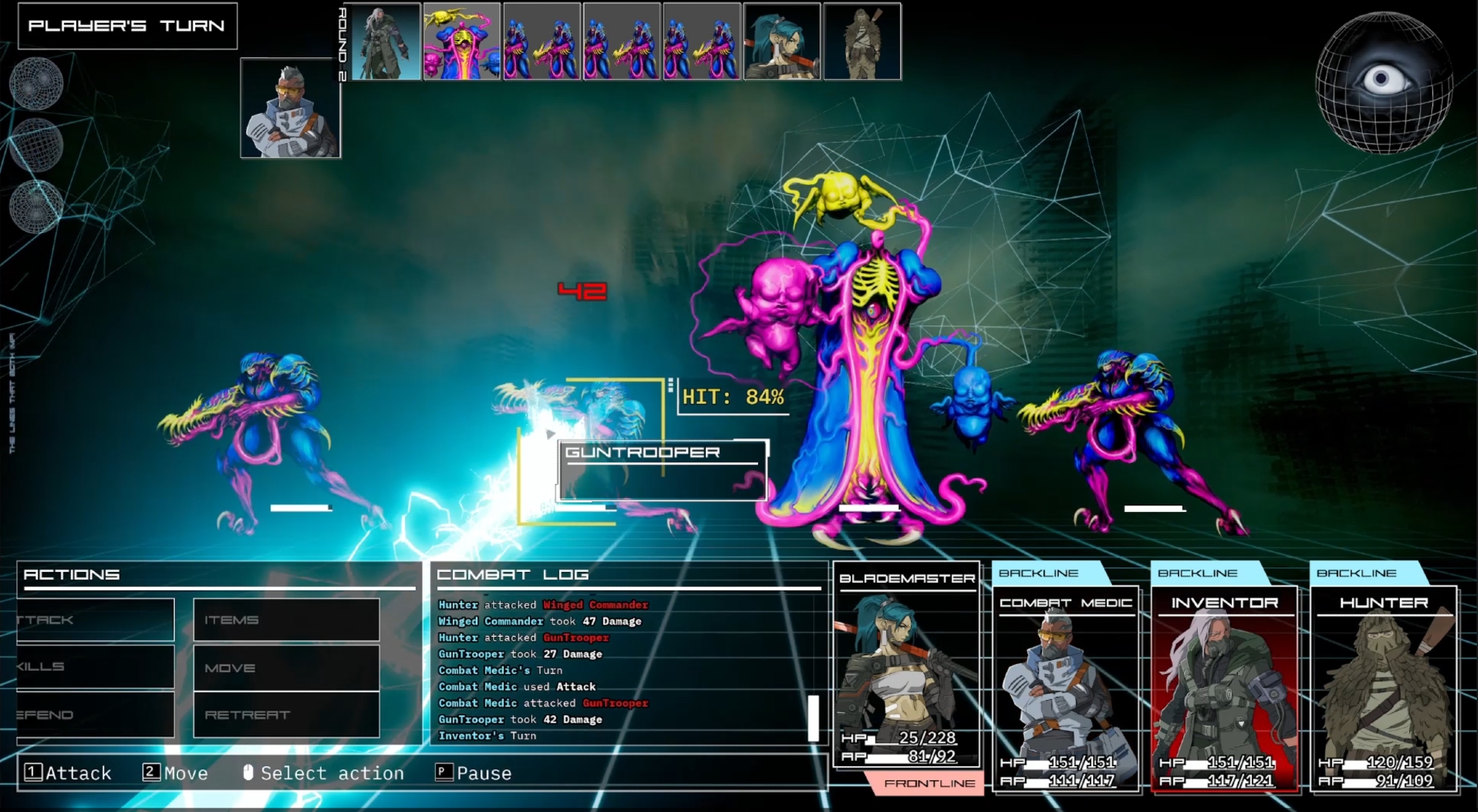This screenshot has width=1478, height=812.
Task: Pick the Inventor party card
Action: click(x=1225, y=687)
